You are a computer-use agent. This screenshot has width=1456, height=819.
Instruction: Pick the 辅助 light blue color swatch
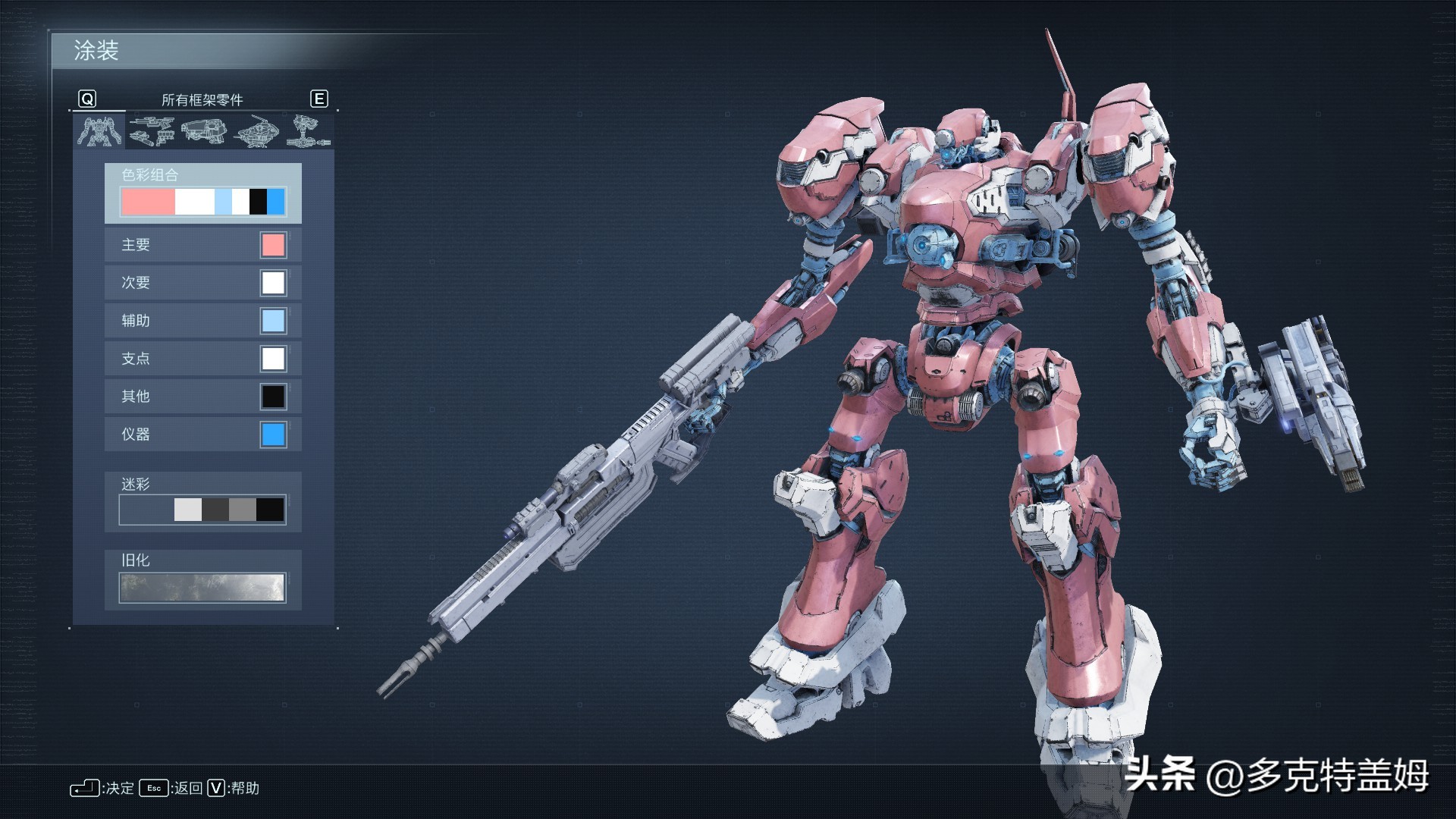pyautogui.click(x=273, y=321)
